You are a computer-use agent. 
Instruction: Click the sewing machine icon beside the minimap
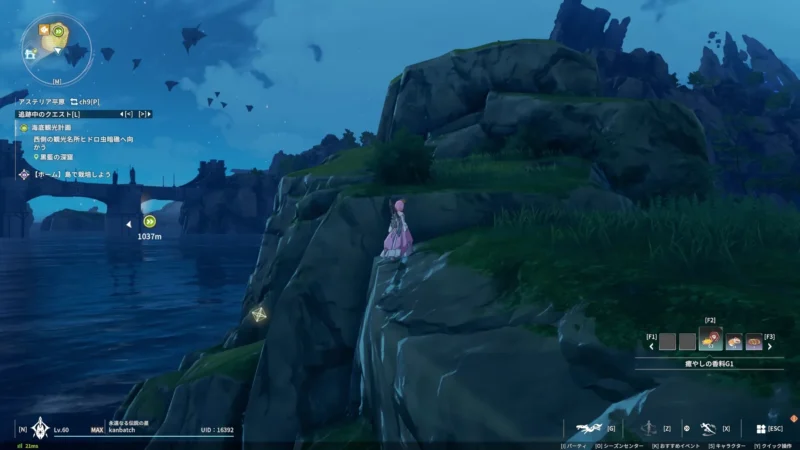(30, 54)
